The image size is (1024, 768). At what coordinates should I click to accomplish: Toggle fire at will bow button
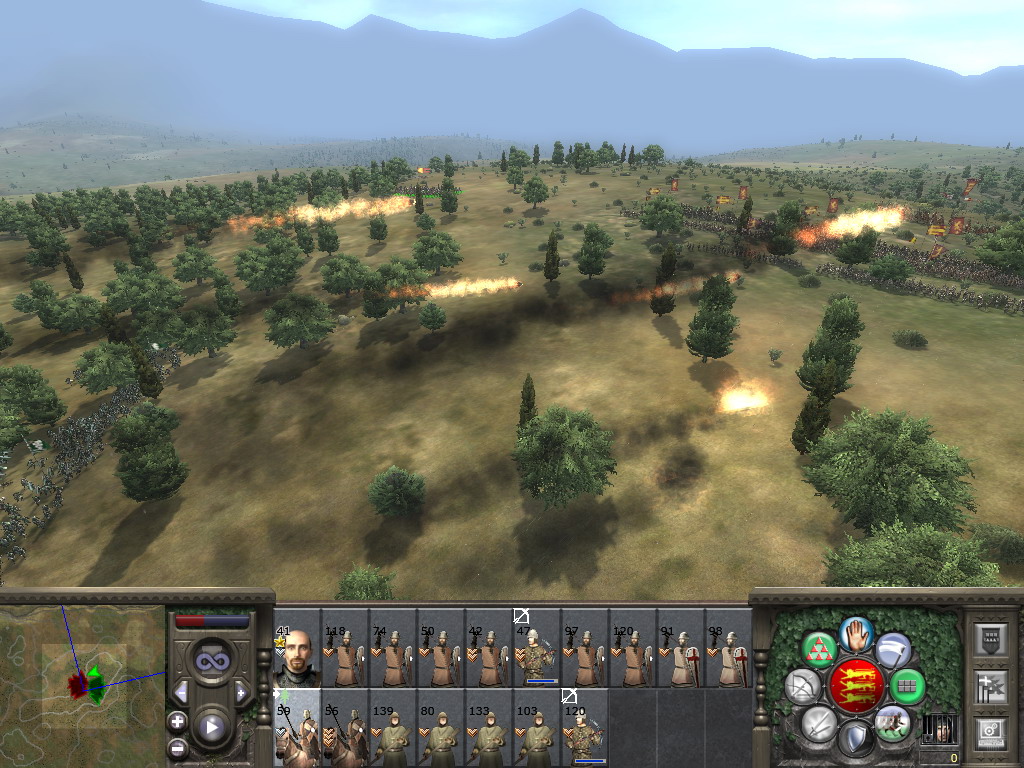[x=802, y=687]
